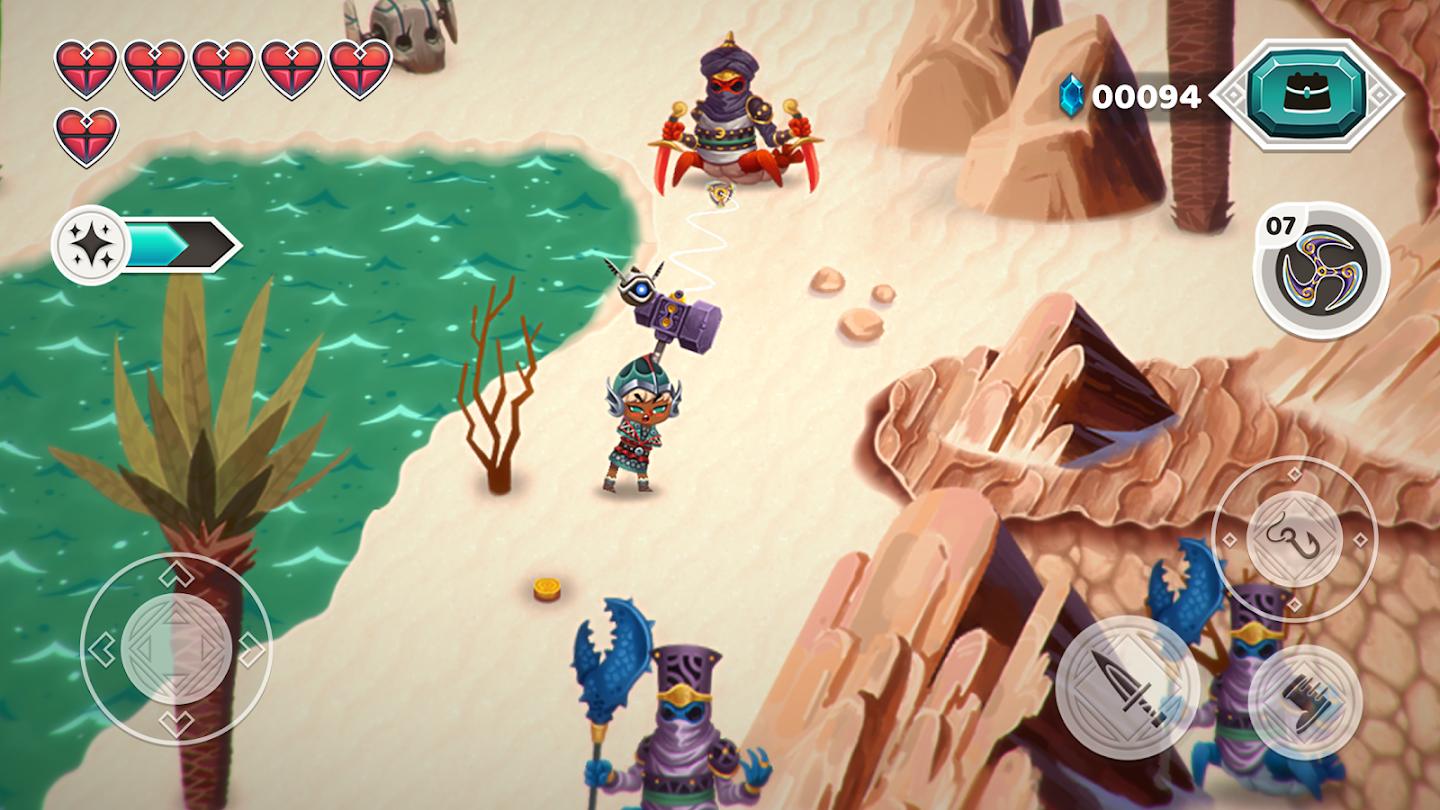Tap the joystick's right arrow
This screenshot has height=810, width=1440.
click(x=251, y=650)
